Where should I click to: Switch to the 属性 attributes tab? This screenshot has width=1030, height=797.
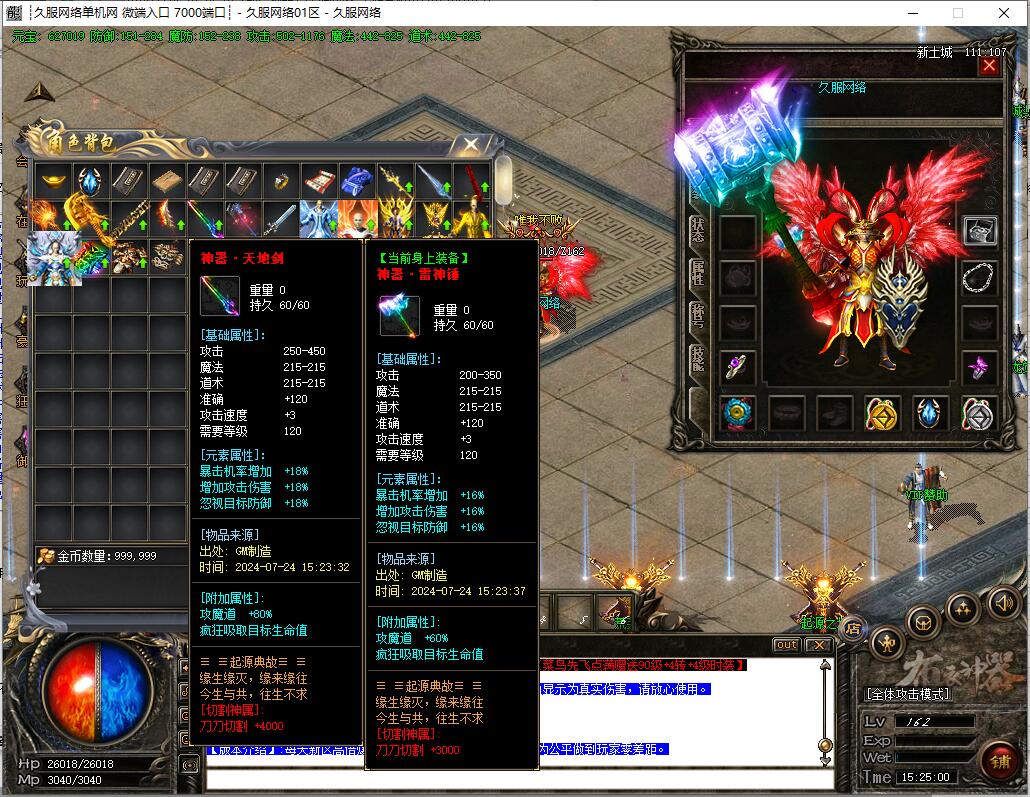point(698,271)
